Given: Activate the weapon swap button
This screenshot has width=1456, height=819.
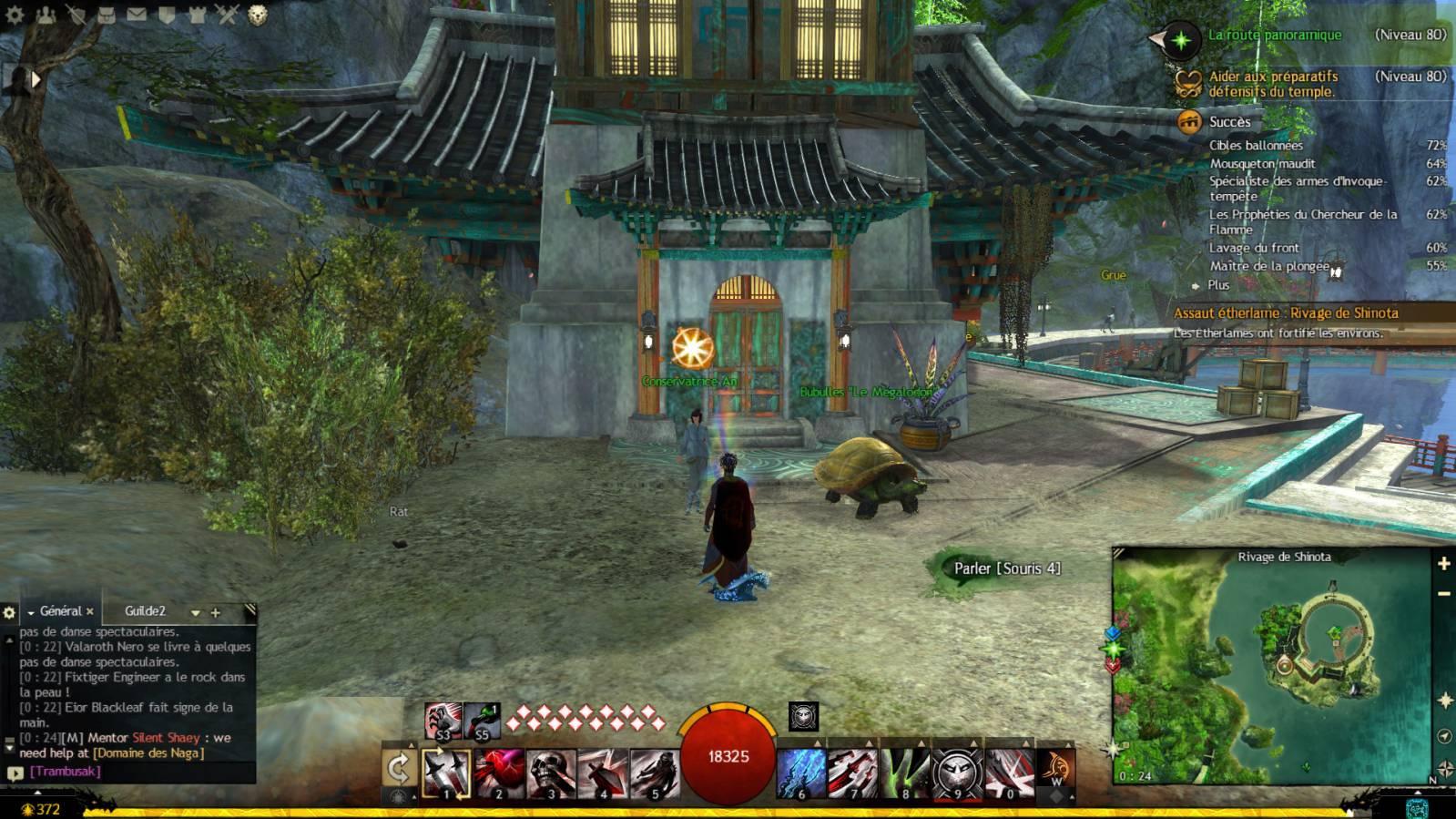Looking at the screenshot, I should coord(398,770).
